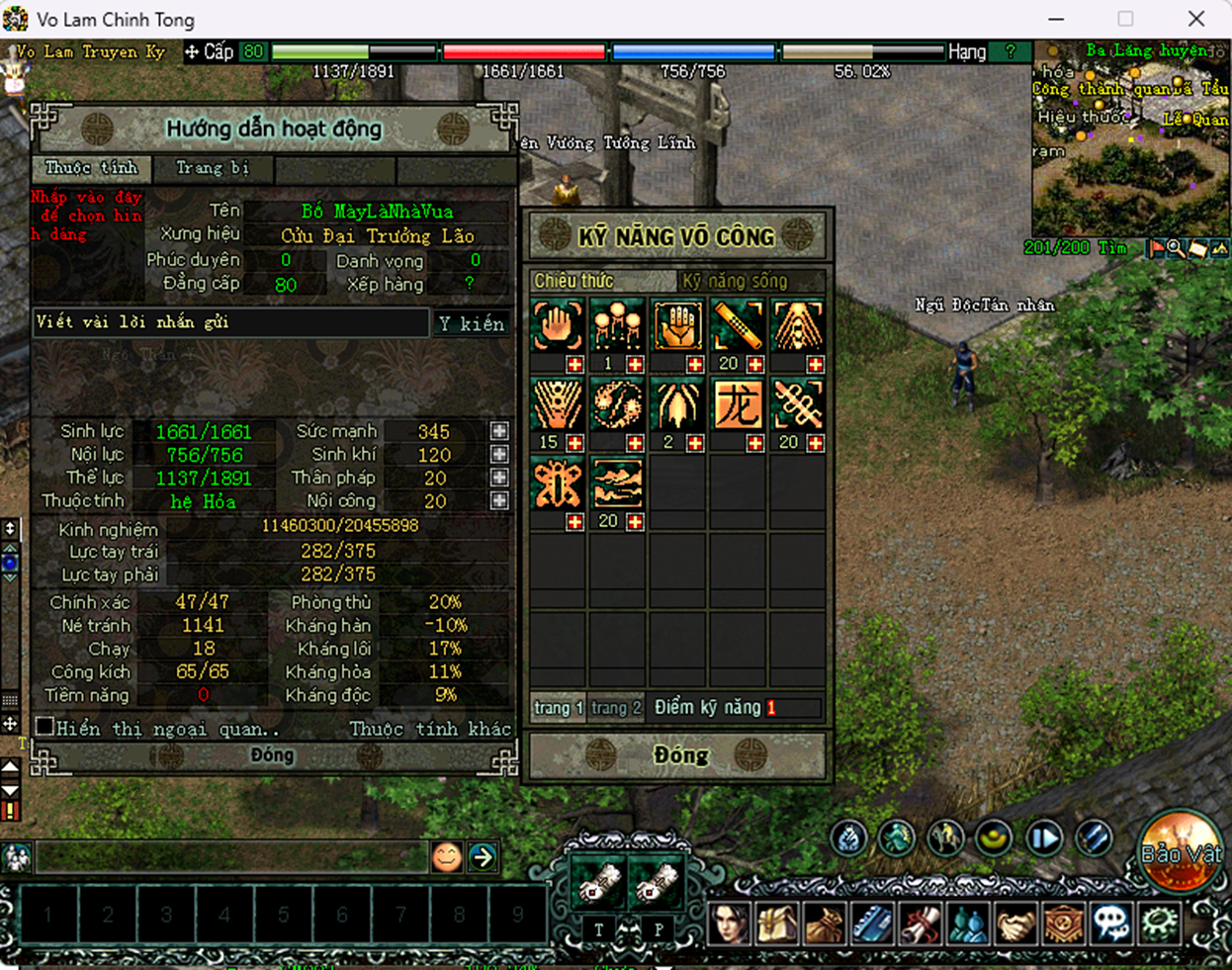Select the mountain clouds skill icon

617,484
